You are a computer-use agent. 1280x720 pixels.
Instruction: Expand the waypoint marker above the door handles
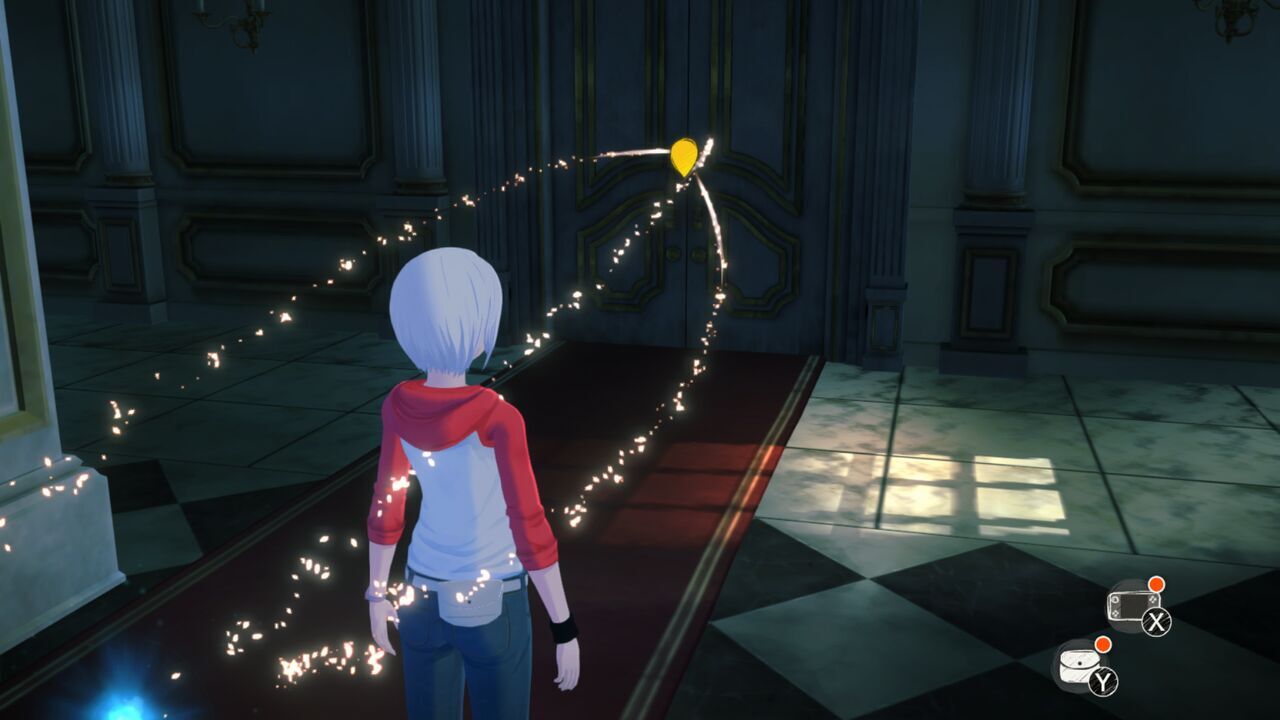(684, 156)
